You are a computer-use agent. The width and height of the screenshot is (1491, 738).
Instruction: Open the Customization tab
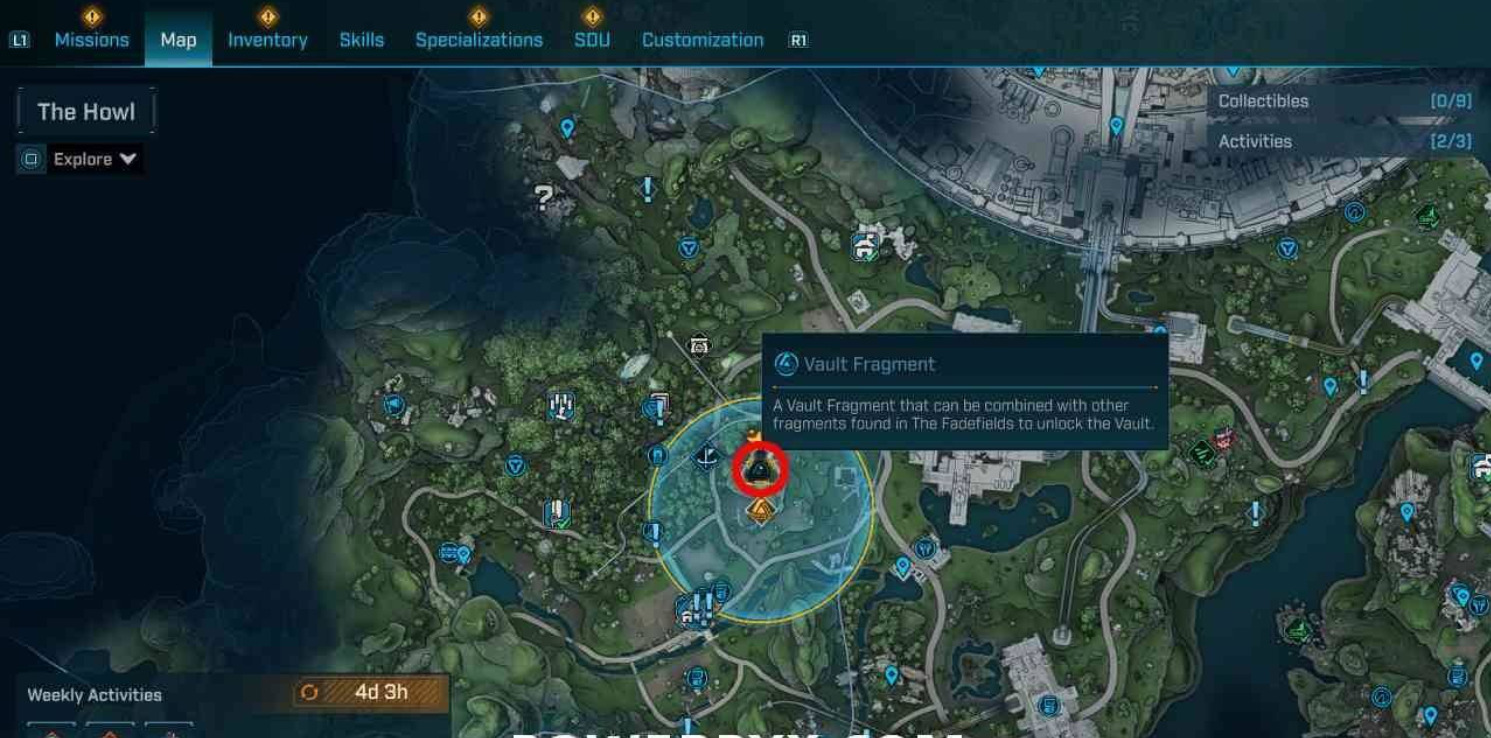pos(702,40)
